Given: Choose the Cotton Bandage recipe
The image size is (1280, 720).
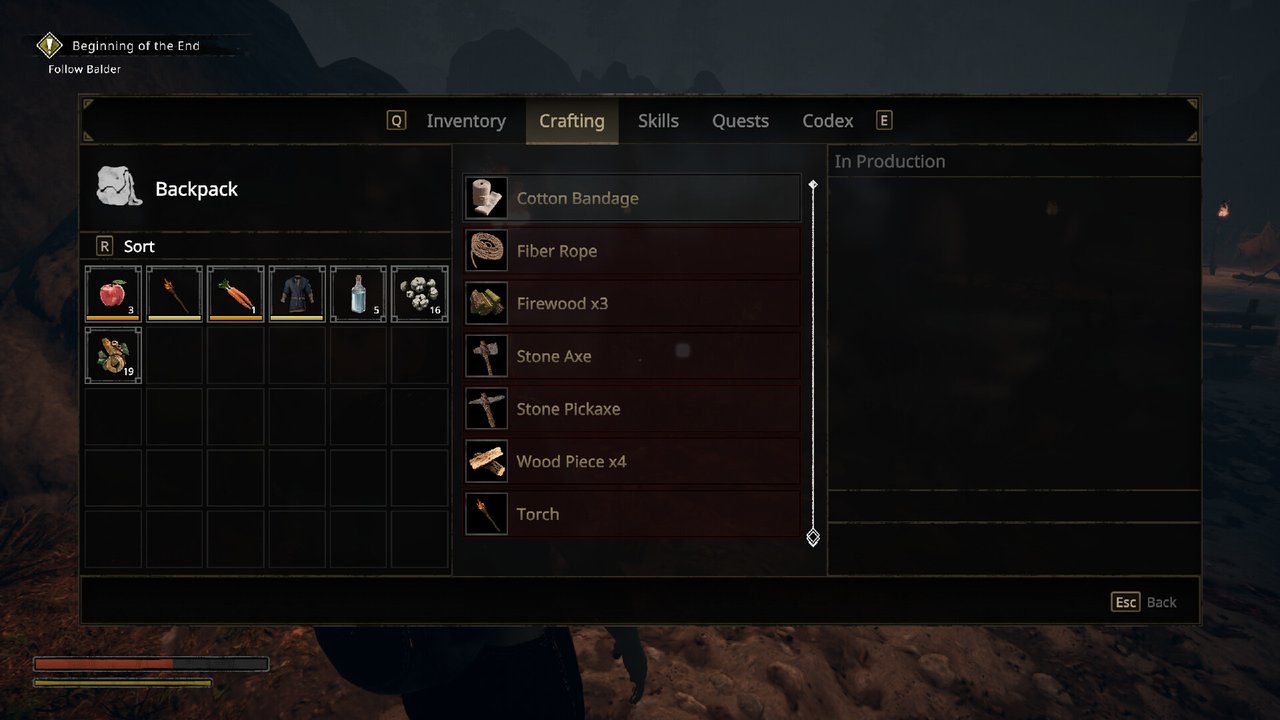Looking at the screenshot, I should pyautogui.click(x=632, y=198).
